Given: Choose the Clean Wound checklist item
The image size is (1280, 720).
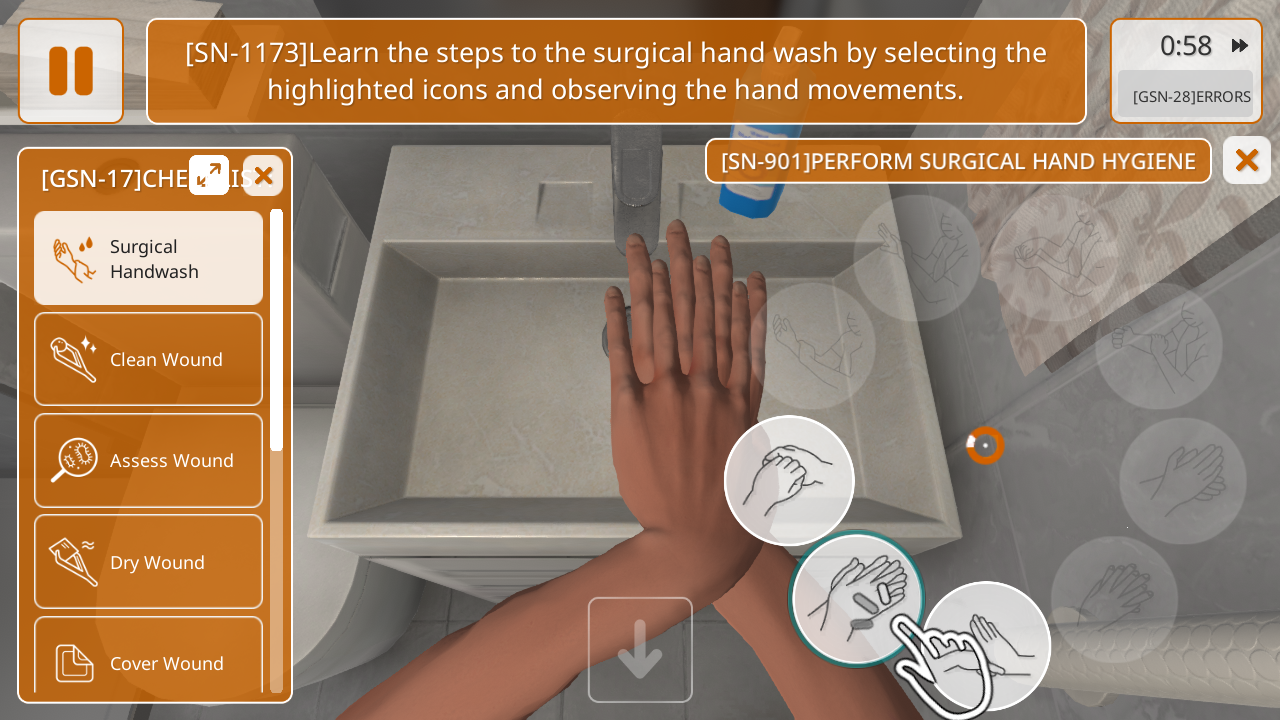Looking at the screenshot, I should tap(149, 359).
